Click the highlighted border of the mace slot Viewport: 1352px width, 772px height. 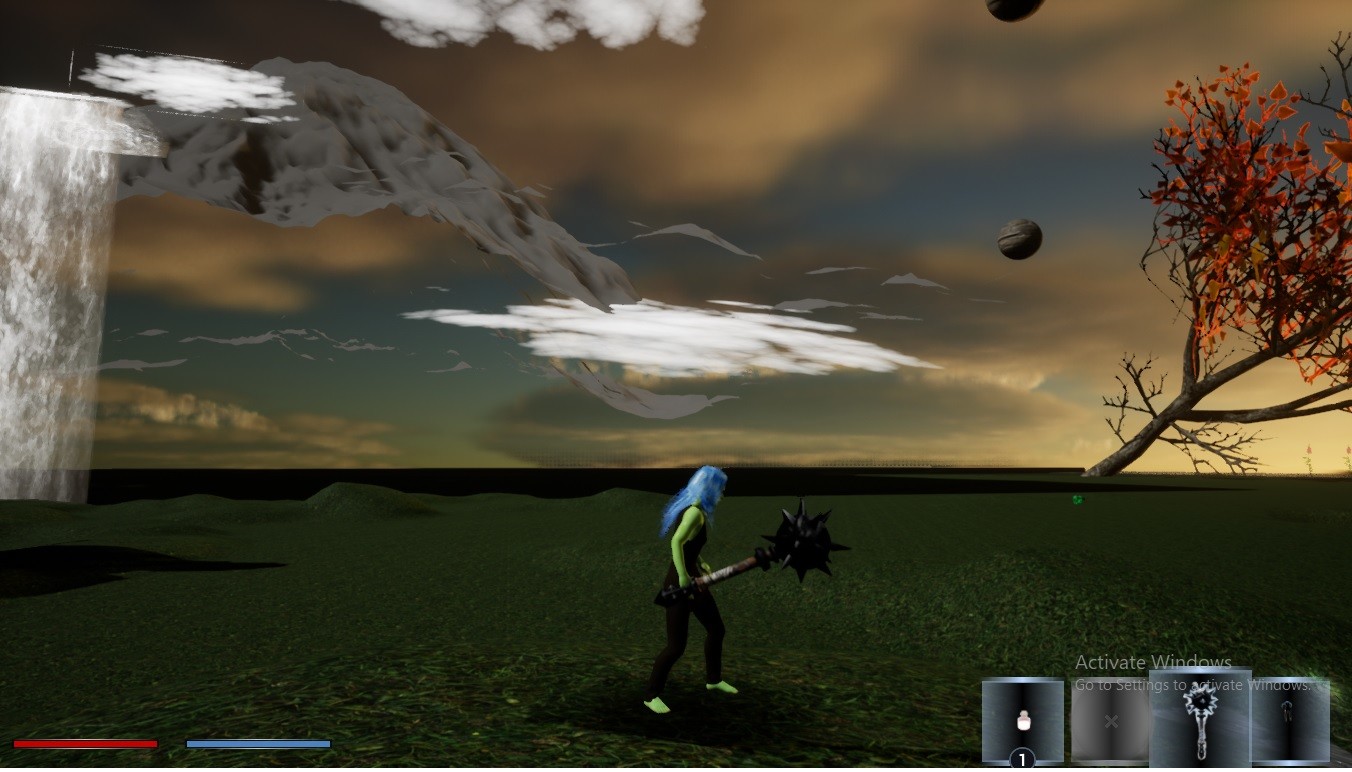tap(1203, 672)
